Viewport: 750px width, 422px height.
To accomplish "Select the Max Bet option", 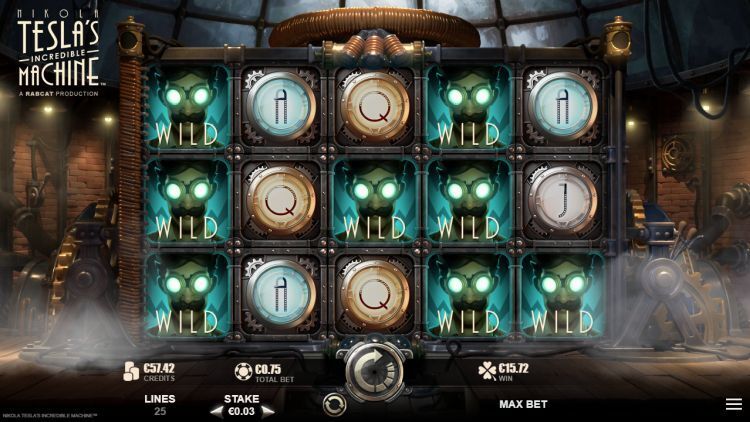I will (x=523, y=405).
